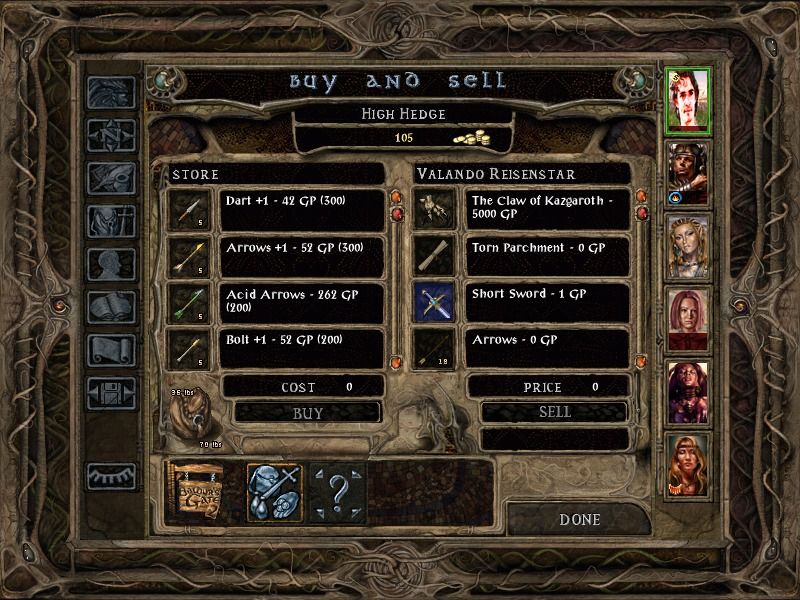Switch to the identify items panel
This screenshot has width=800, height=600.
coord(272,491)
